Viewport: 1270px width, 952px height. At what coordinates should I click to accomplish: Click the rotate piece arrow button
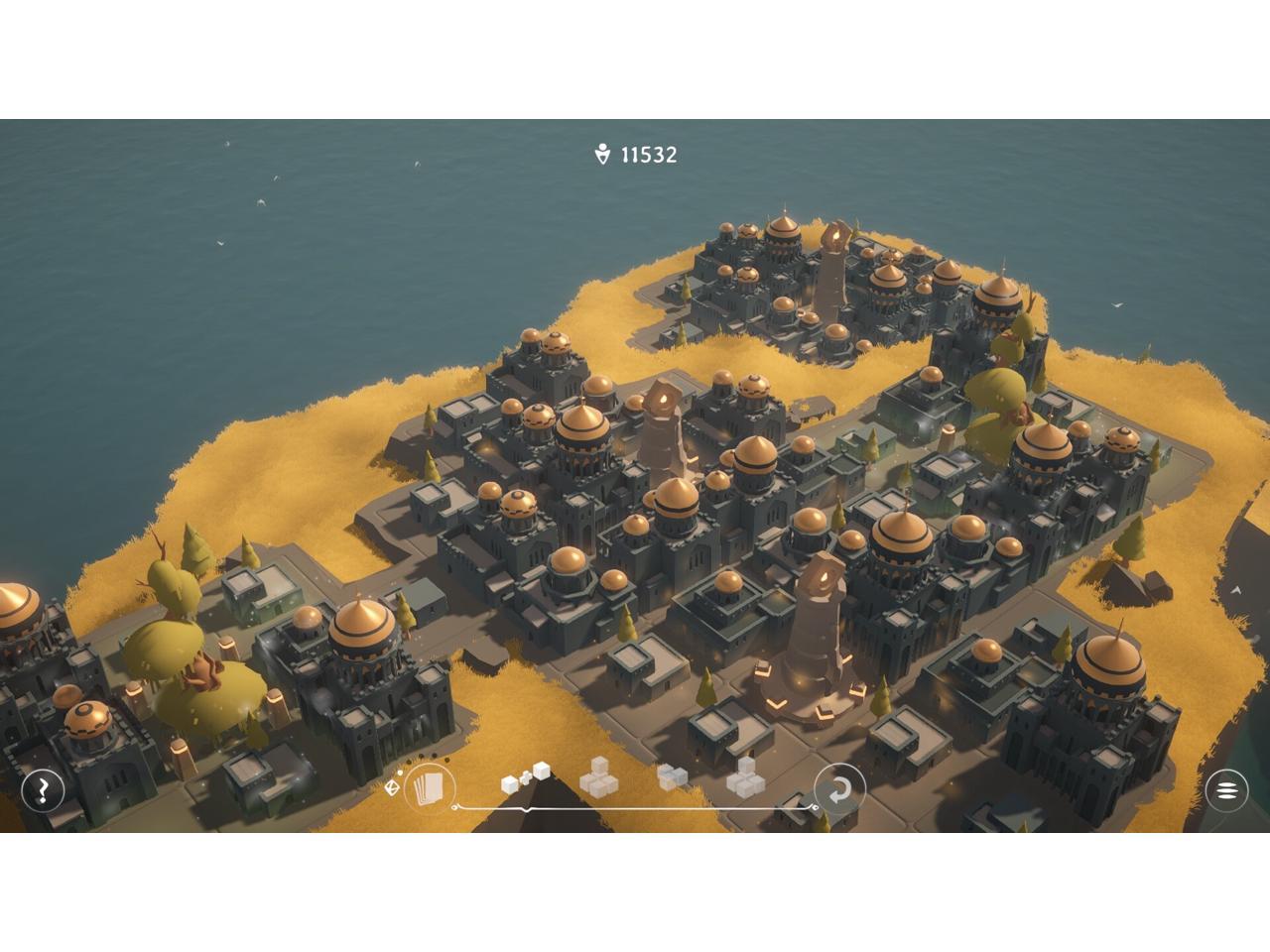click(839, 790)
